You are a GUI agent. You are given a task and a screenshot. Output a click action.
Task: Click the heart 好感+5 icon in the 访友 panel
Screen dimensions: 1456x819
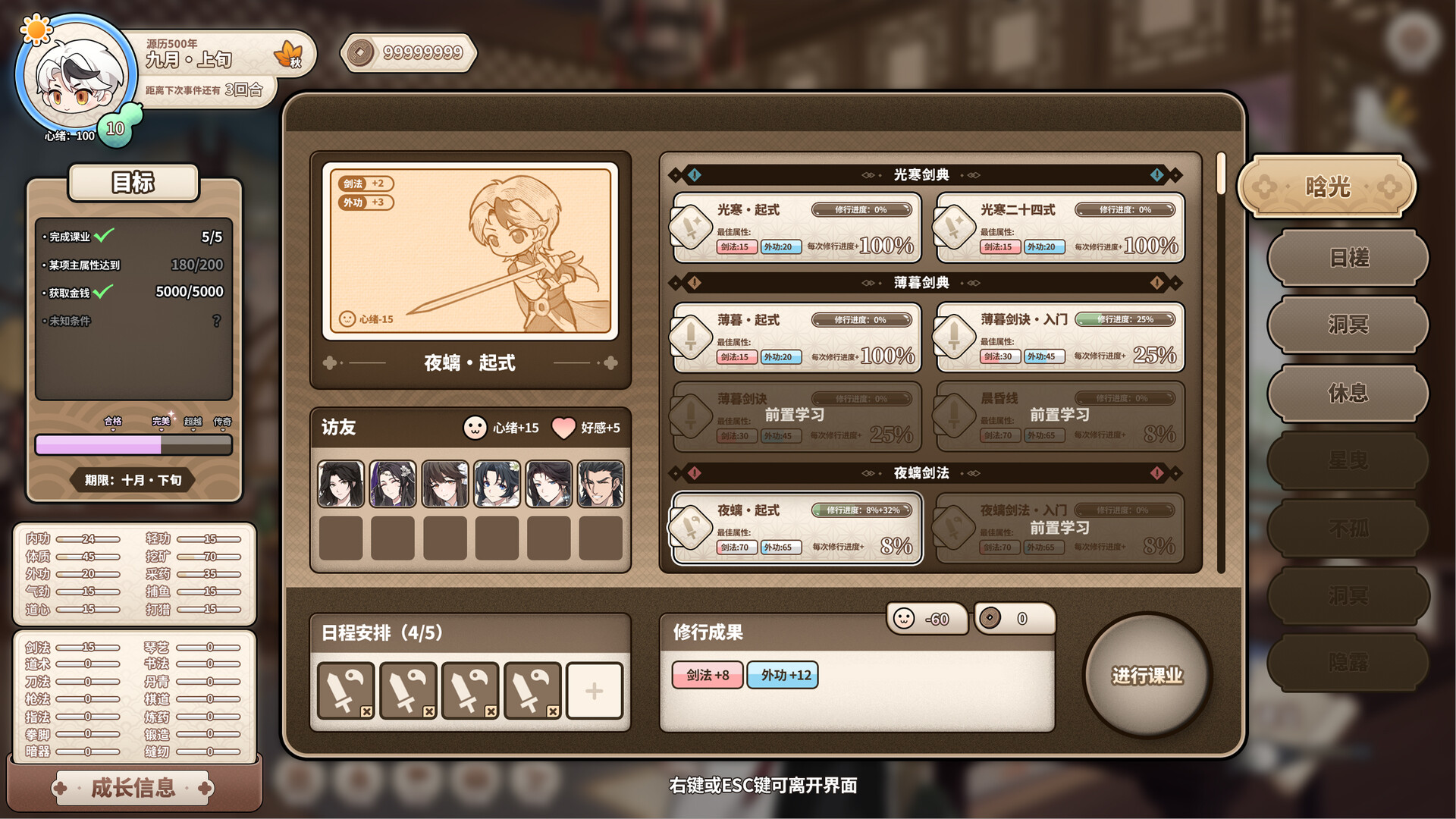click(x=563, y=428)
